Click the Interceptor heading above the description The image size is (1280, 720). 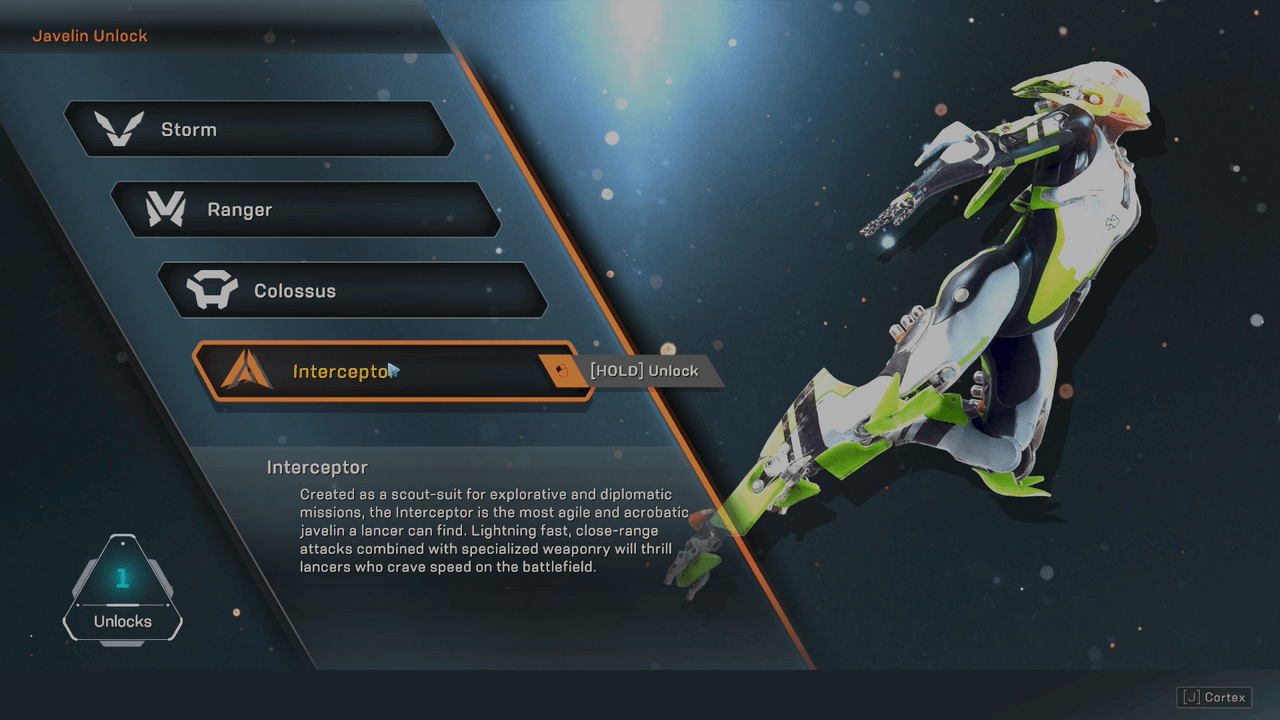click(317, 467)
